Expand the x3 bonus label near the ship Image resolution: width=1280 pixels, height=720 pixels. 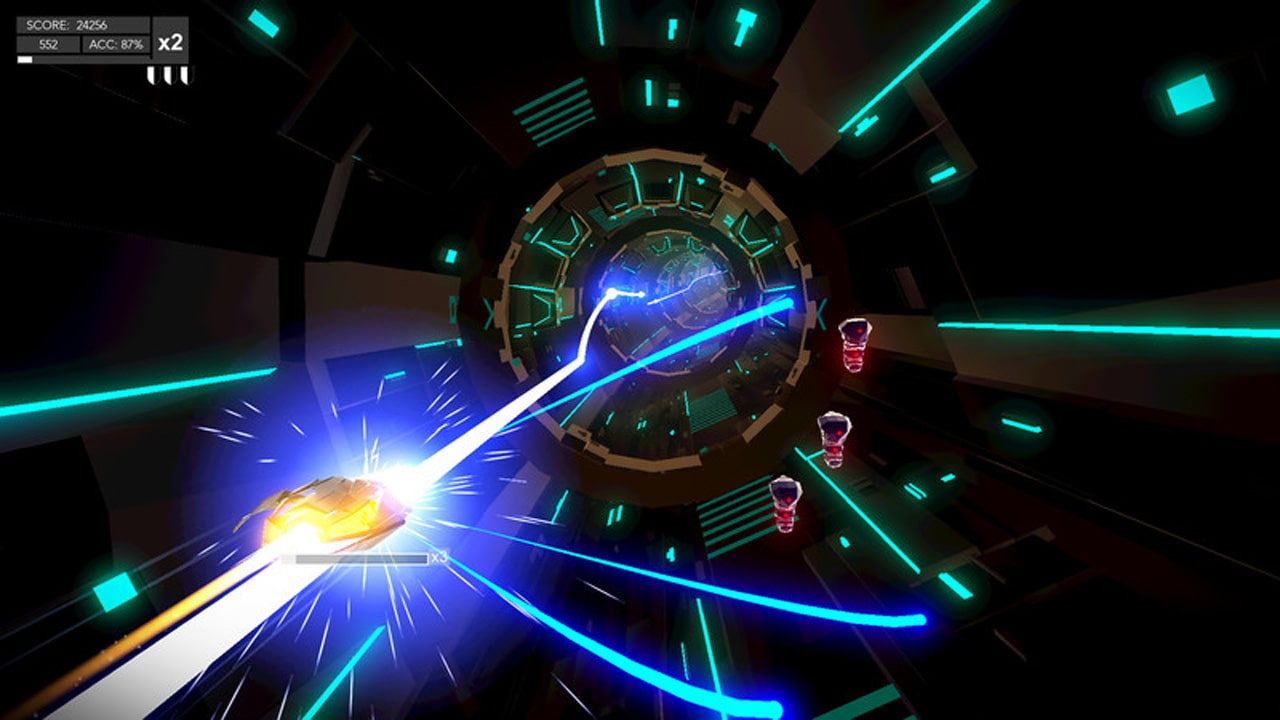437,557
